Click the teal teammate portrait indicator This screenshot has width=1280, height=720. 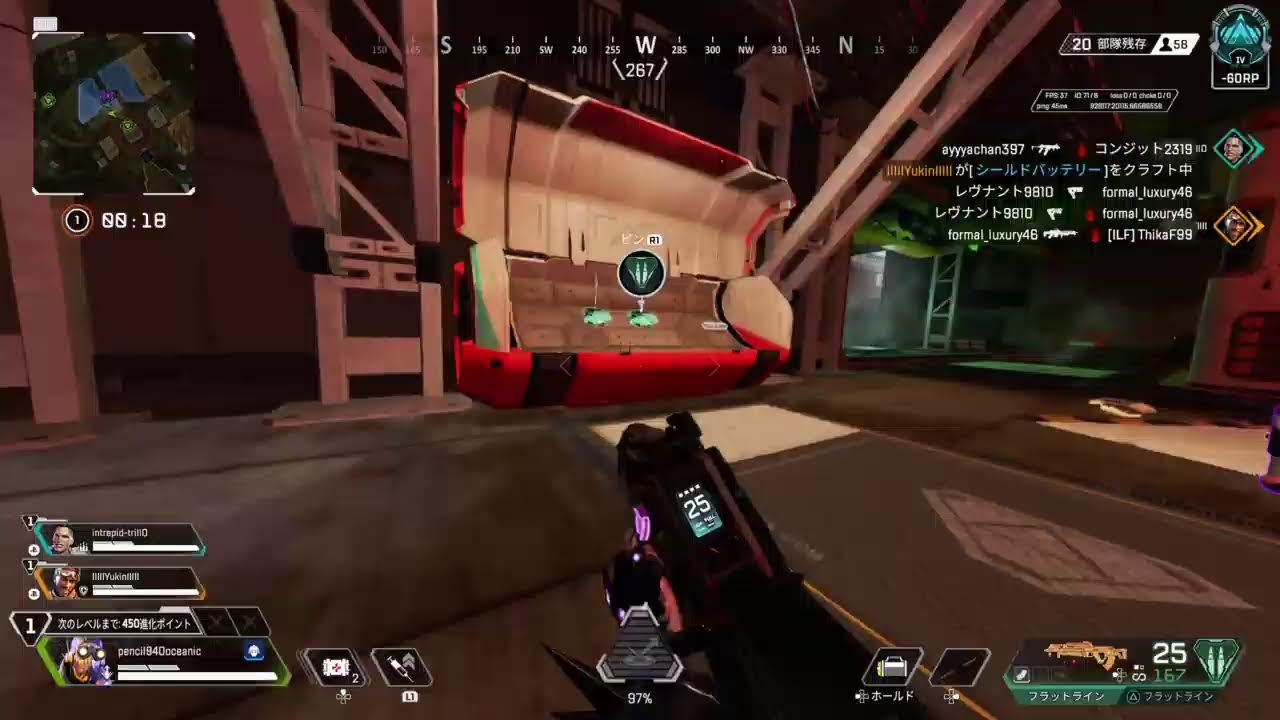(1239, 149)
